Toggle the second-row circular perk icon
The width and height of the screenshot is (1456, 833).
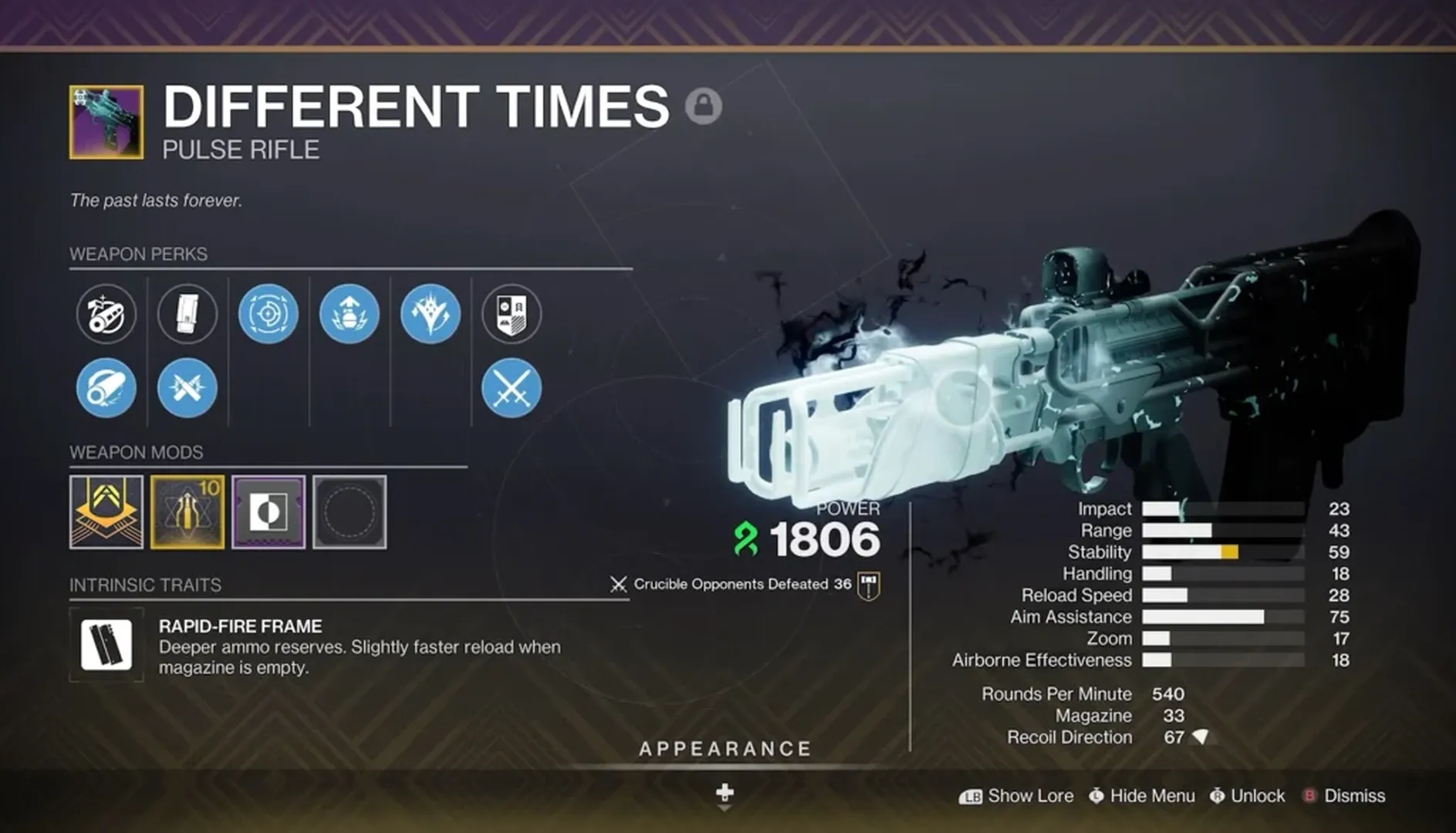pos(106,388)
